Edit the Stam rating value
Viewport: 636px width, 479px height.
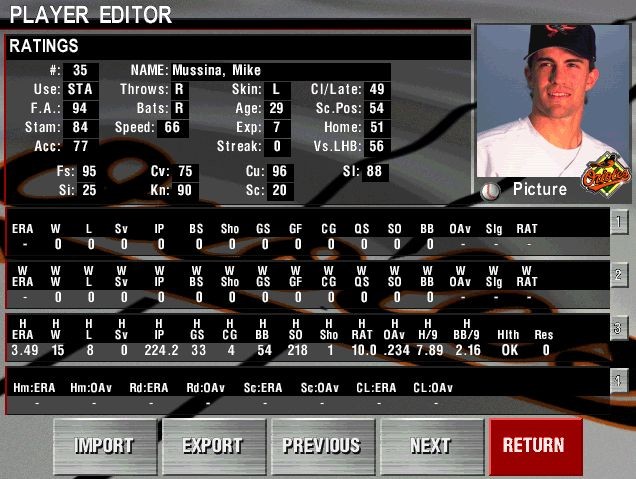pyautogui.click(x=80, y=127)
